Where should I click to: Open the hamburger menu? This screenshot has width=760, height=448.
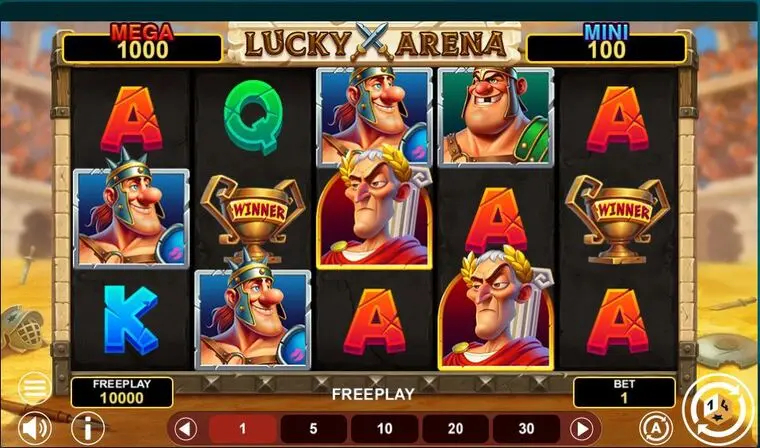(x=33, y=387)
